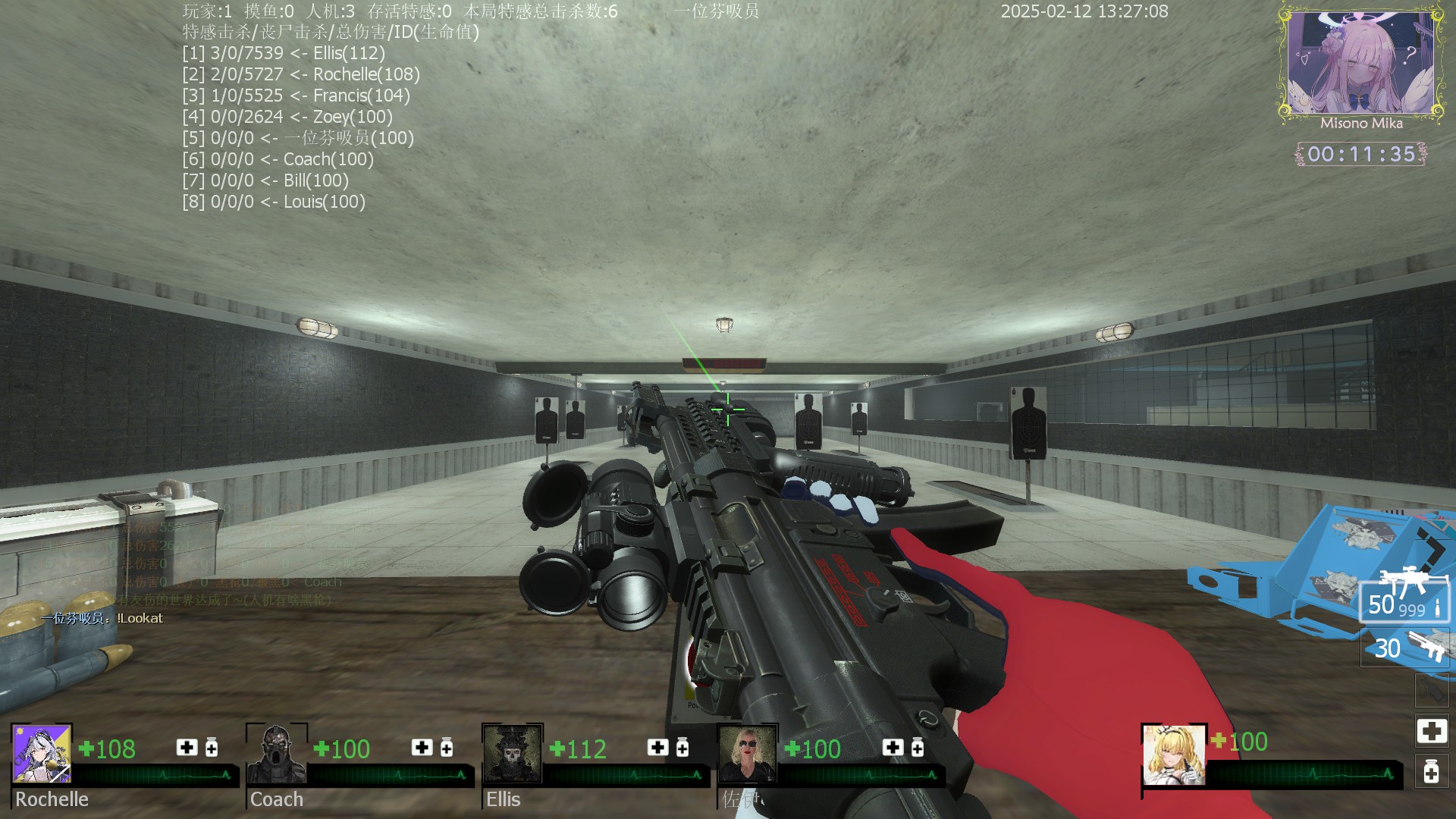
Task: Click your own blonde anime character portrait
Action: pos(1174,755)
